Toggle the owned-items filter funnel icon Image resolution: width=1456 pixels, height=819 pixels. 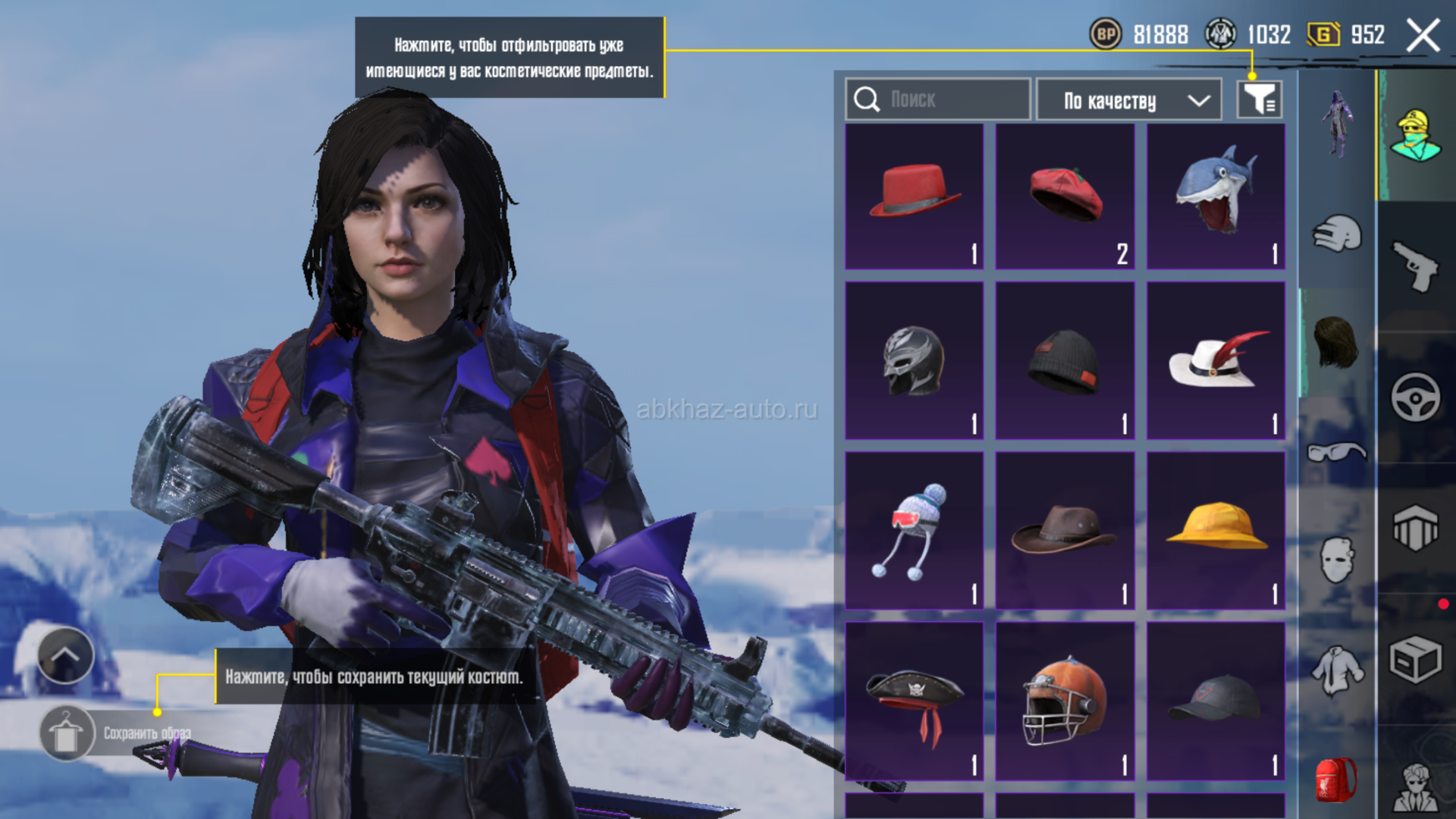[x=1260, y=99]
